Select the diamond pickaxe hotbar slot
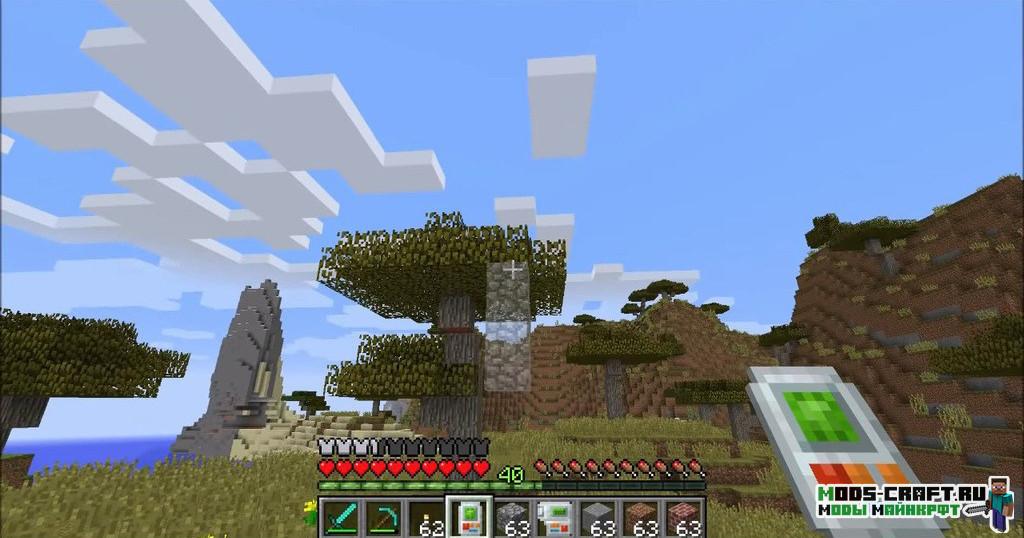 pos(383,517)
